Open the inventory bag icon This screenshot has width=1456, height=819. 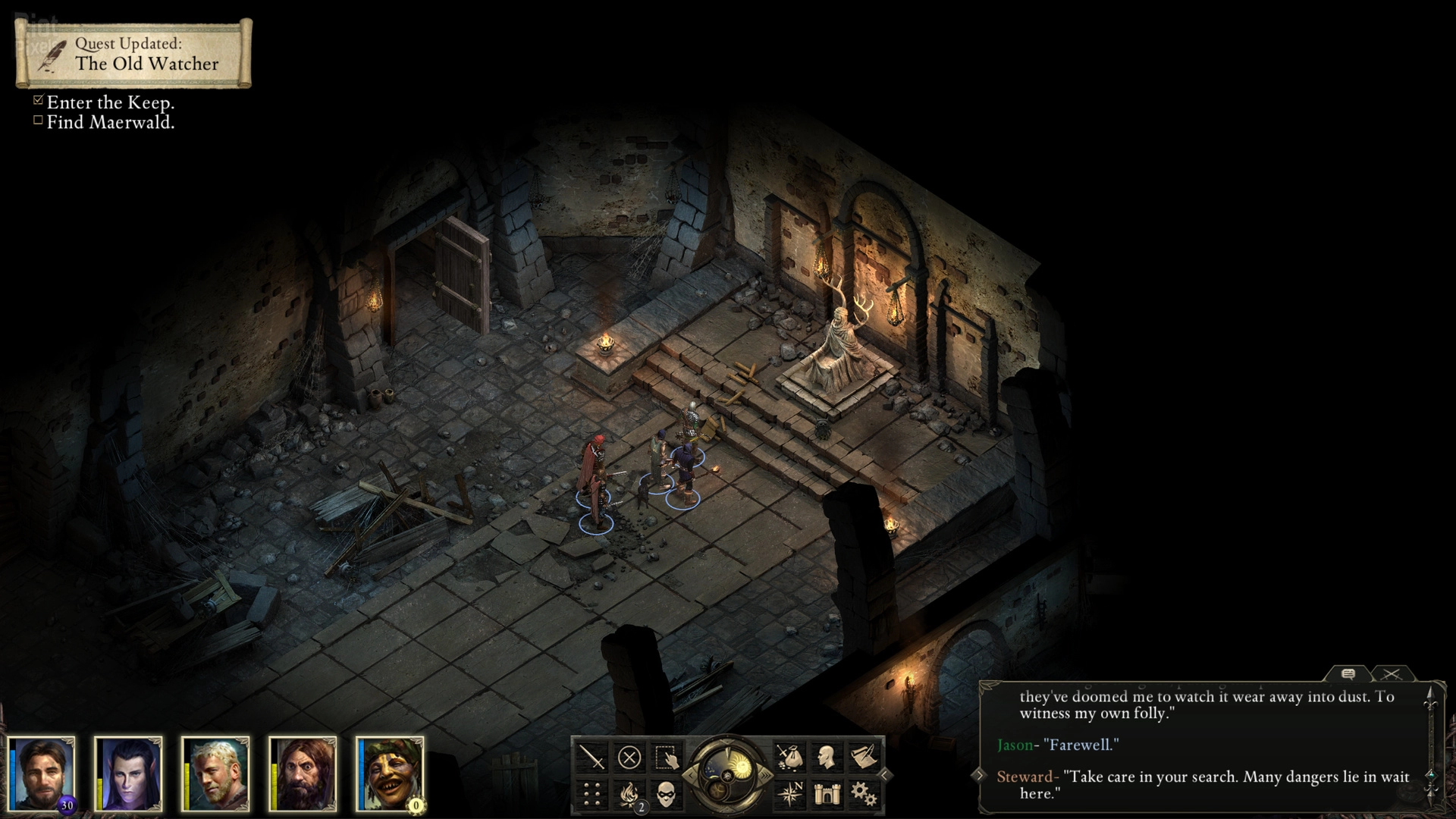pos(789,757)
